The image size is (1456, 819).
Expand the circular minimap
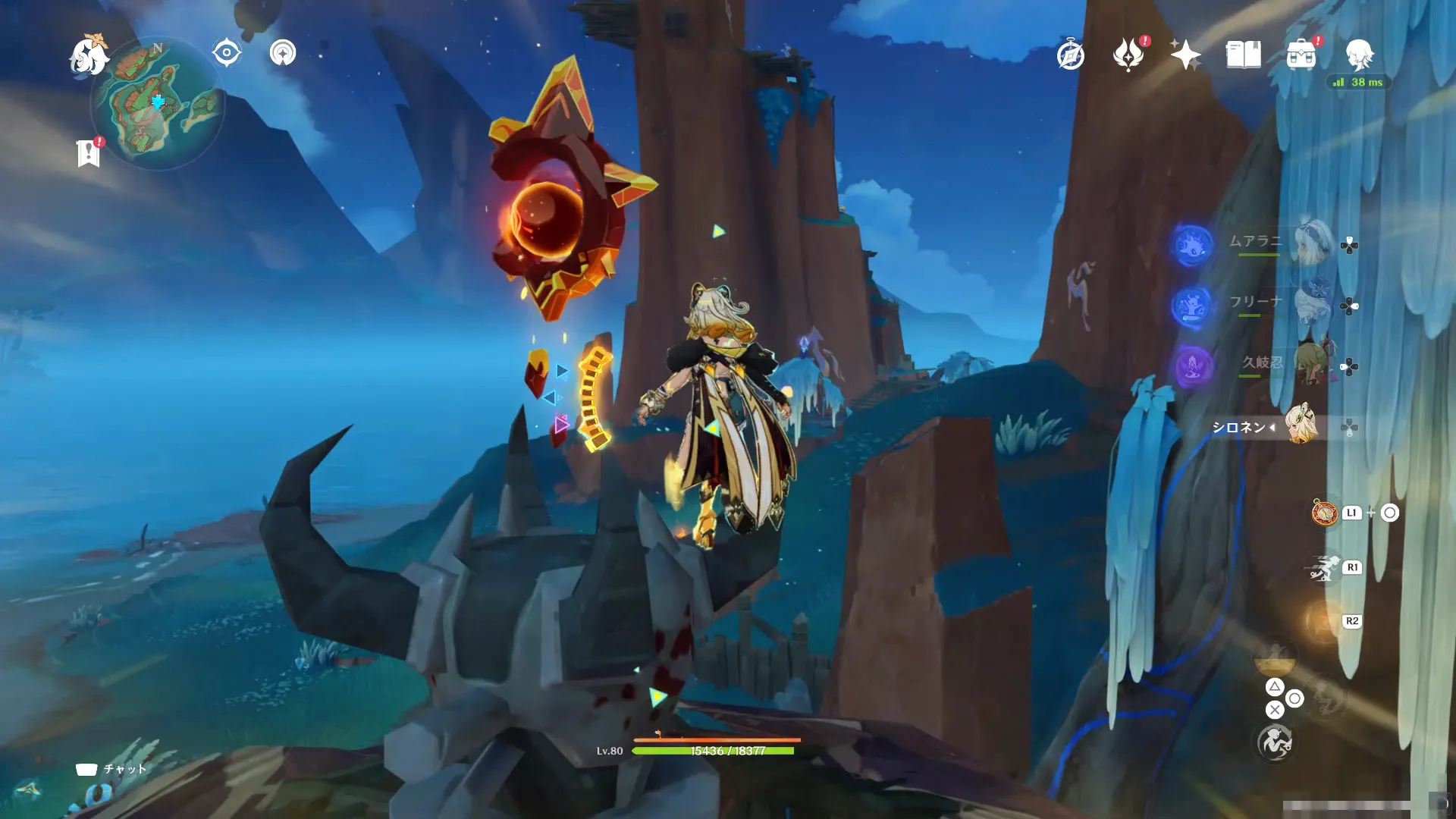point(158,104)
